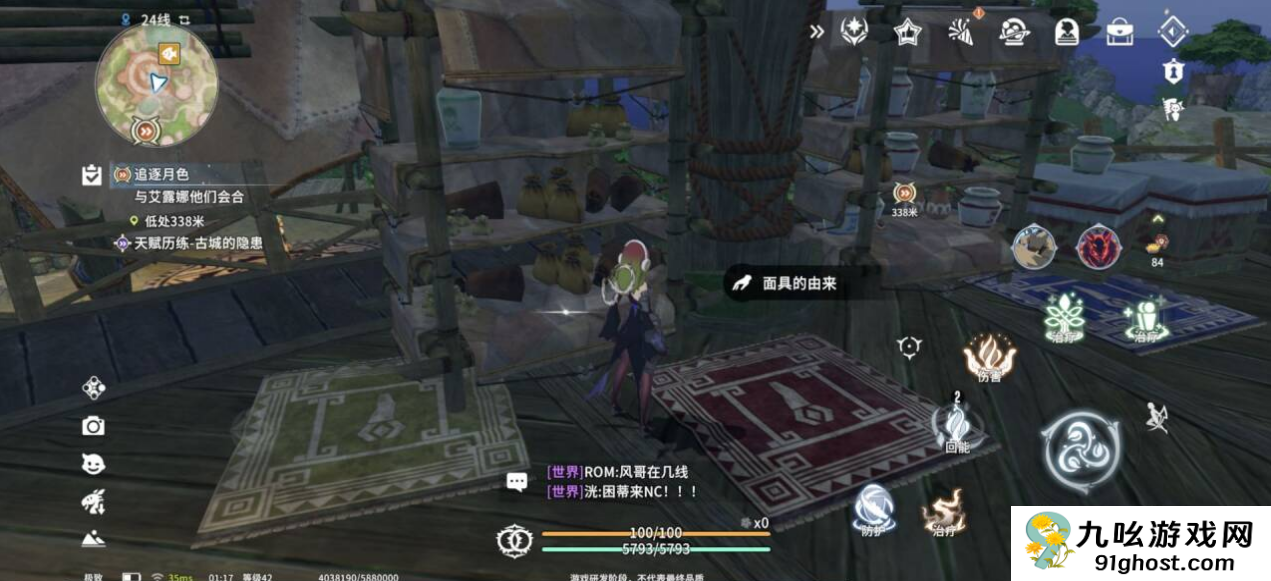Image resolution: width=1271 pixels, height=581 pixels.
Task: Open the camera photo mode
Action: [x=93, y=426]
